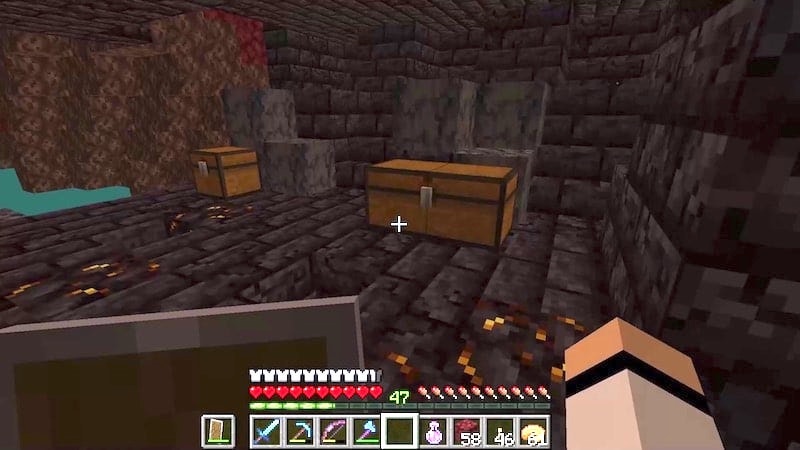Image resolution: width=800 pixels, height=450 pixels.
Task: Switch to the diamond axe slot
Action: (x=366, y=432)
